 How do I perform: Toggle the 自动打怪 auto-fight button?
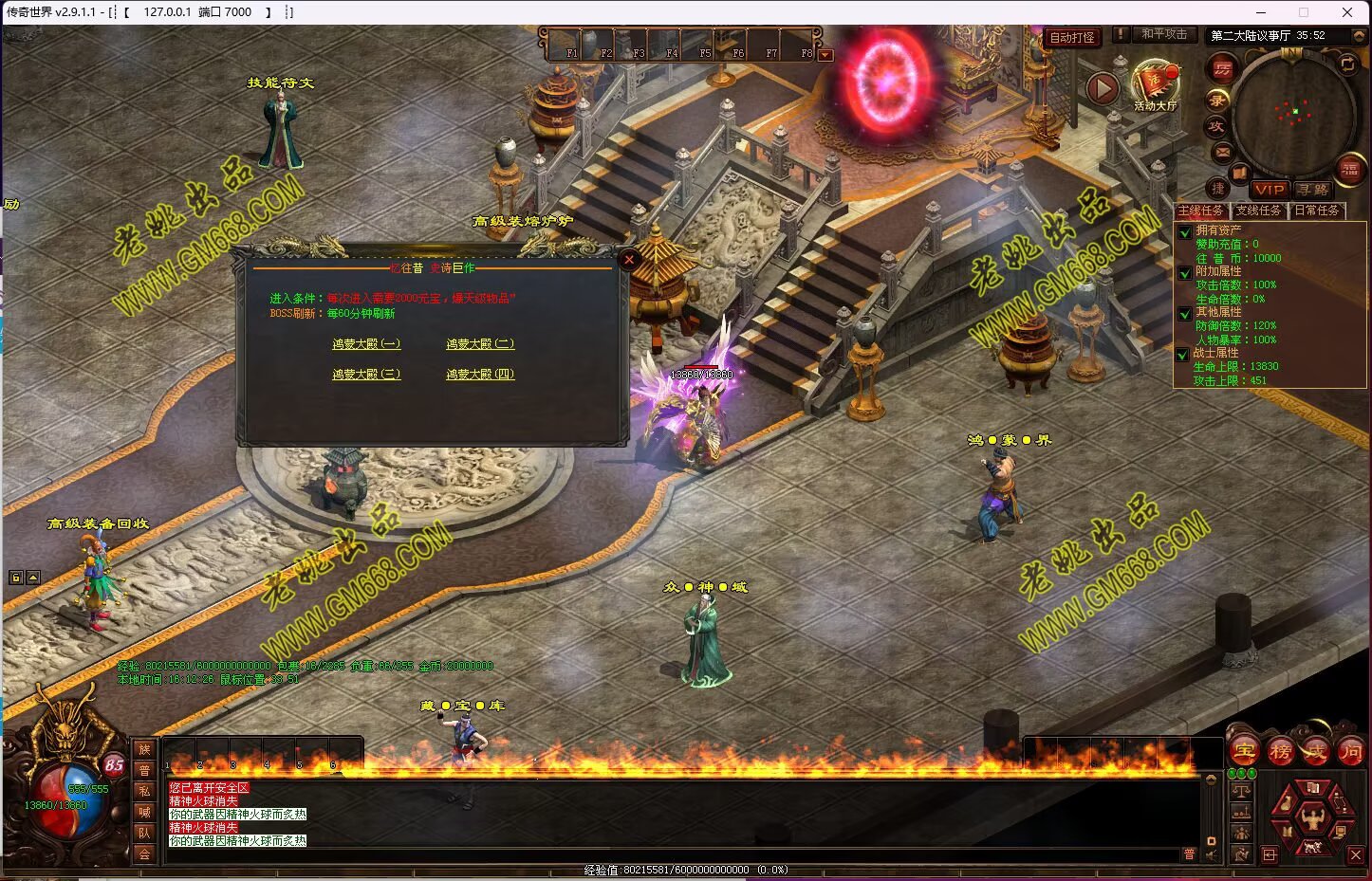point(1072,38)
